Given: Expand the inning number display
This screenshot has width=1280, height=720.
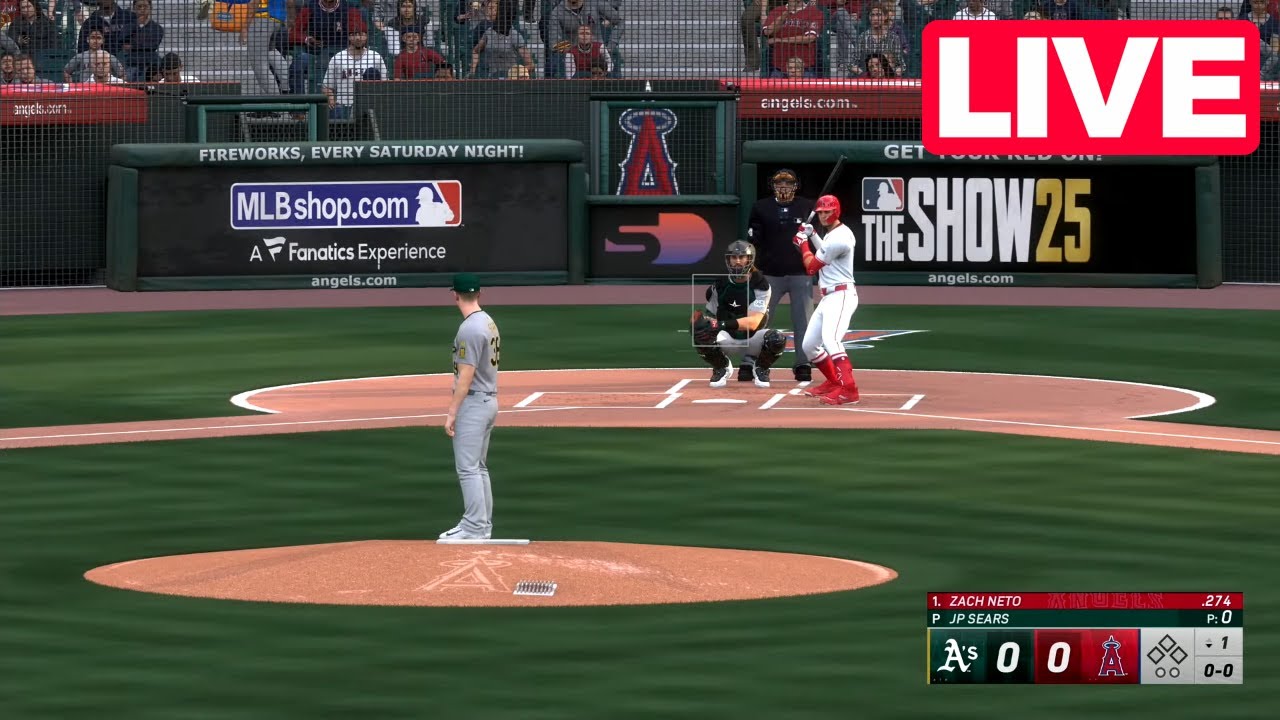Looking at the screenshot, I should click(x=1226, y=641).
